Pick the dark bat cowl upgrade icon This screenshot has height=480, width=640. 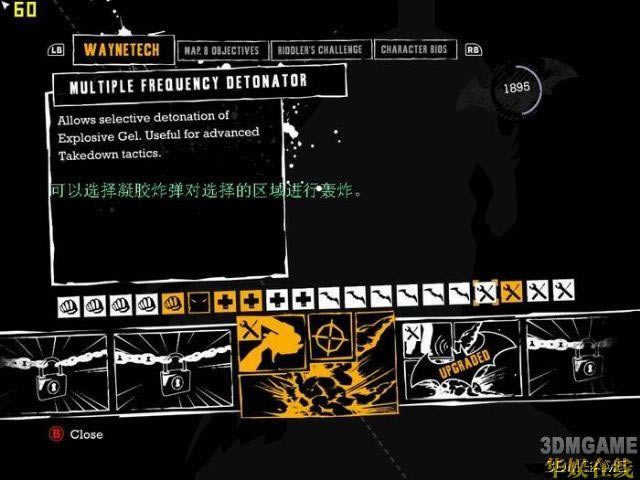click(x=199, y=299)
